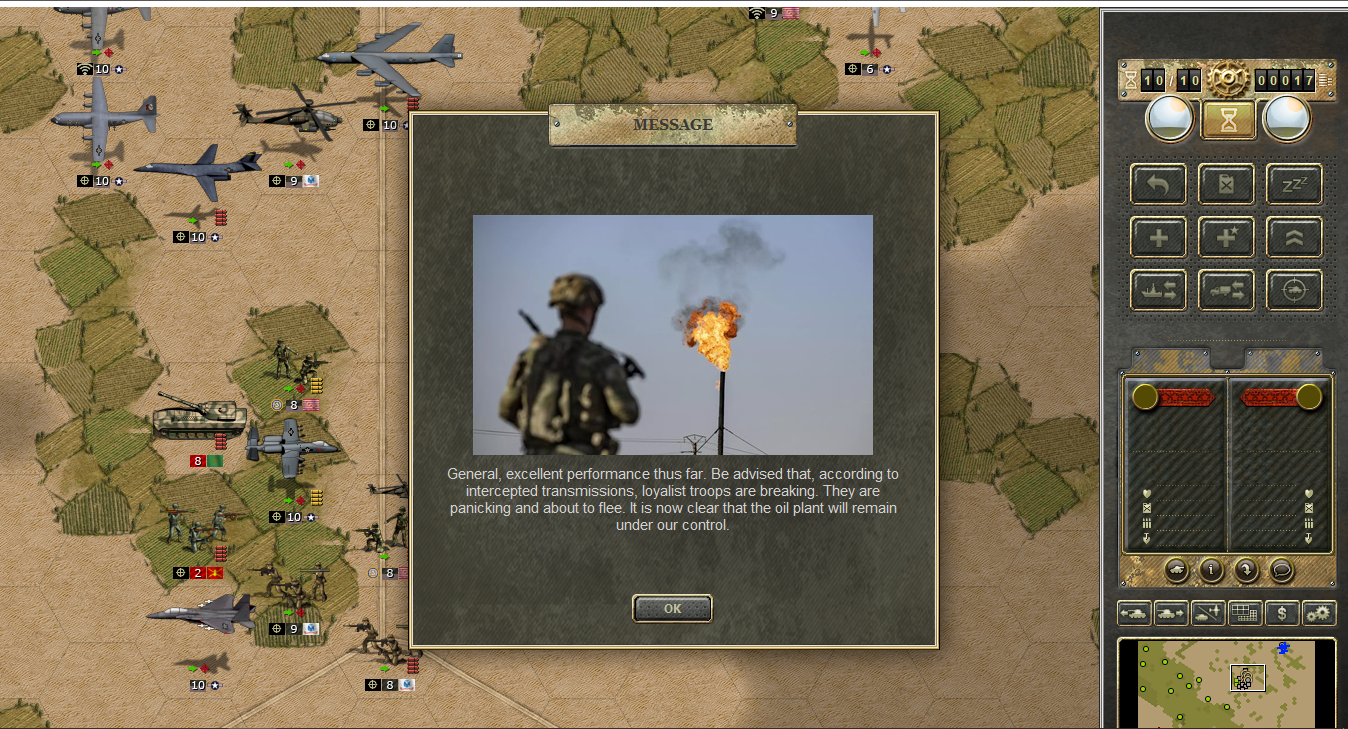Click the plain plus reinforcement button
Screen dimensions: 1348x729
coord(1158,237)
